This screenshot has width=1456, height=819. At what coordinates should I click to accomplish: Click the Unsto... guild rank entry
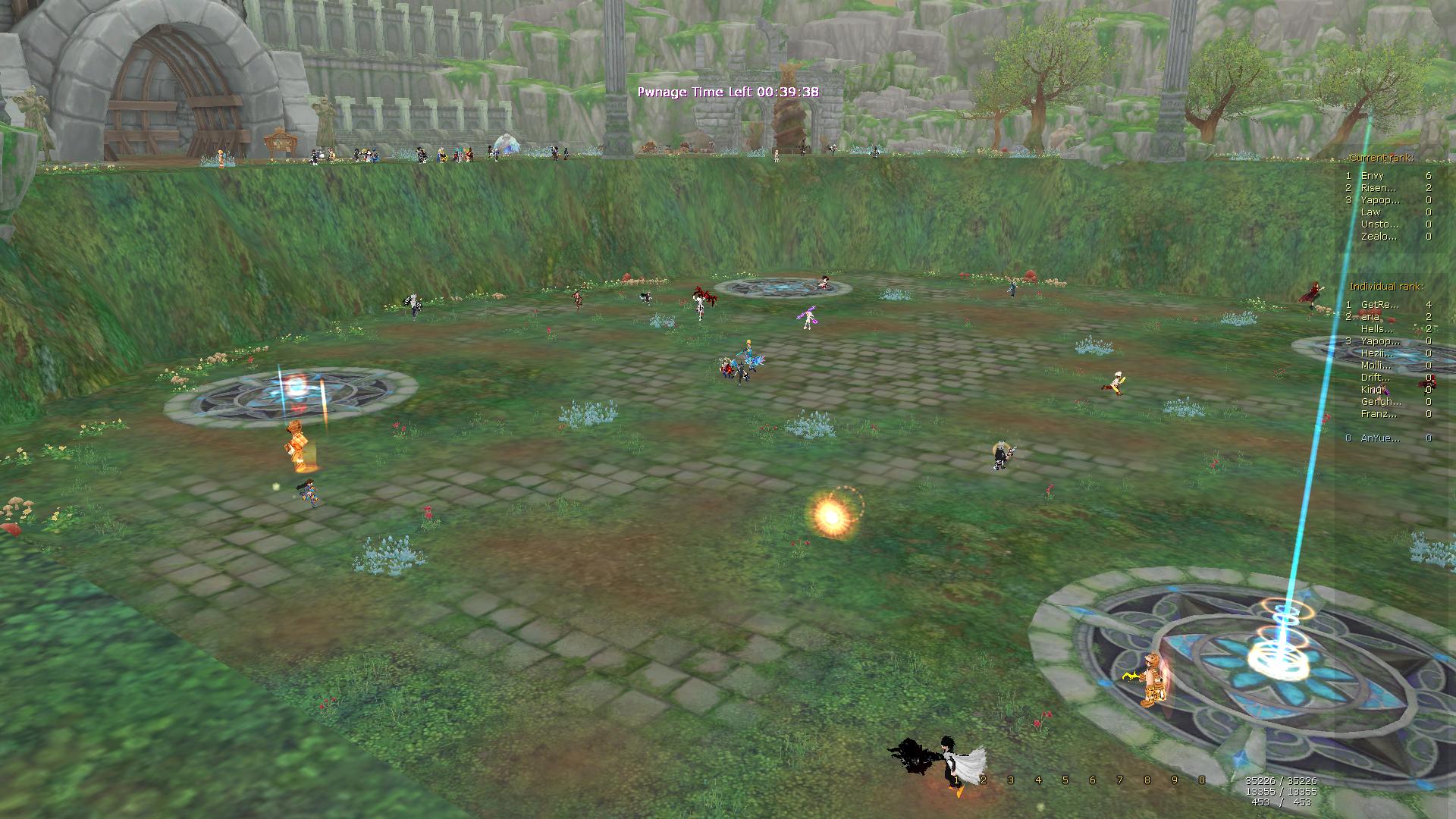(1379, 224)
